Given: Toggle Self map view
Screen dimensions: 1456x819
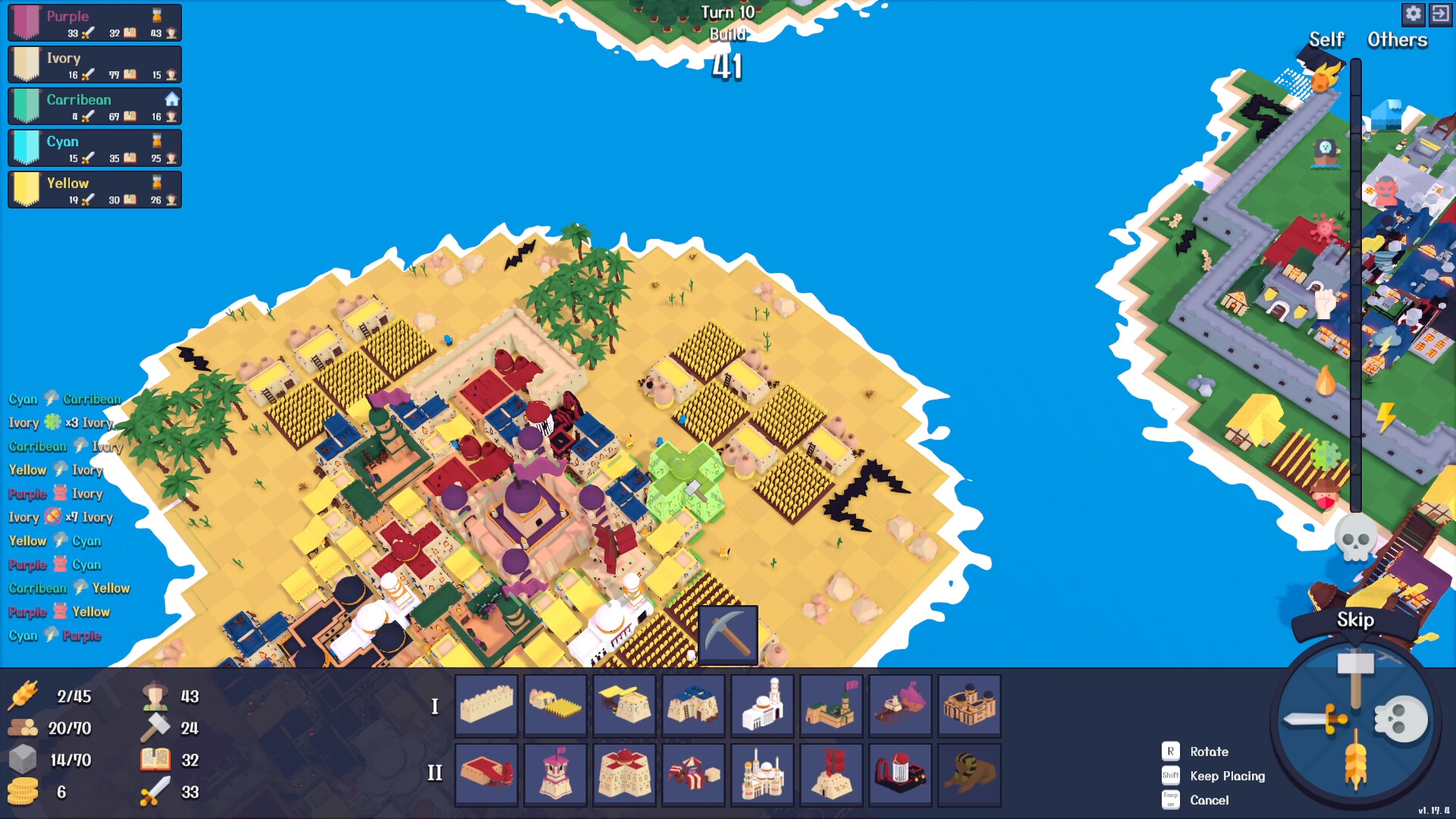Looking at the screenshot, I should pyautogui.click(x=1326, y=40).
